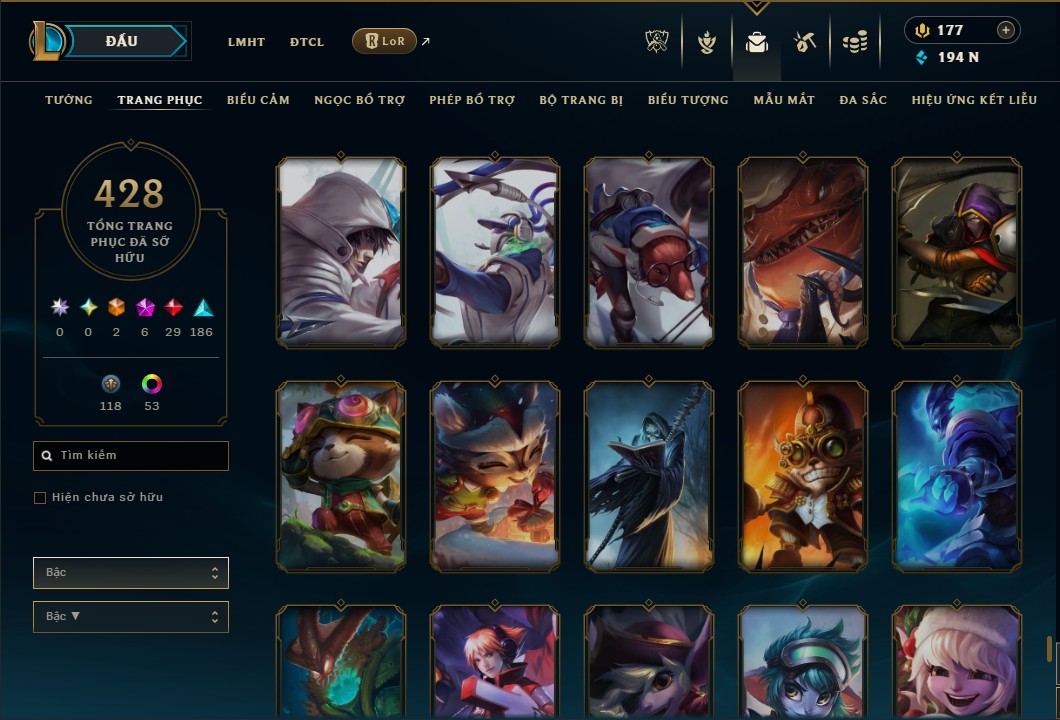This screenshot has width=1060, height=720.
Task: Open the LMHT menu
Action: coord(246,42)
